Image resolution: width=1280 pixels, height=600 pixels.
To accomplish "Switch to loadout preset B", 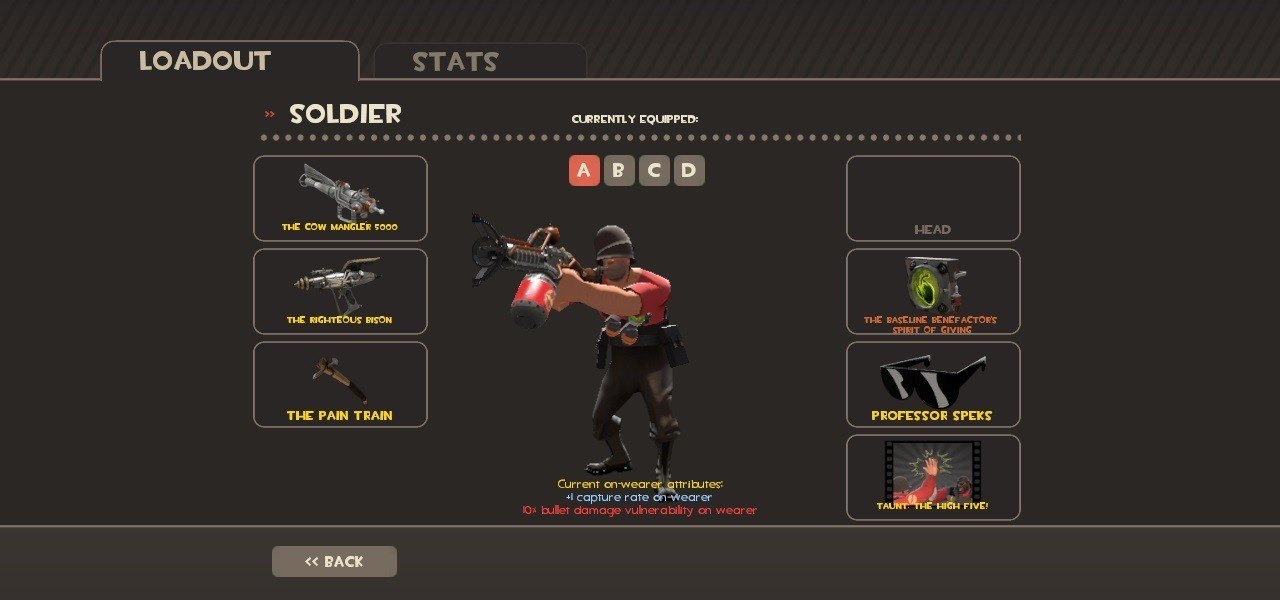I will click(619, 171).
